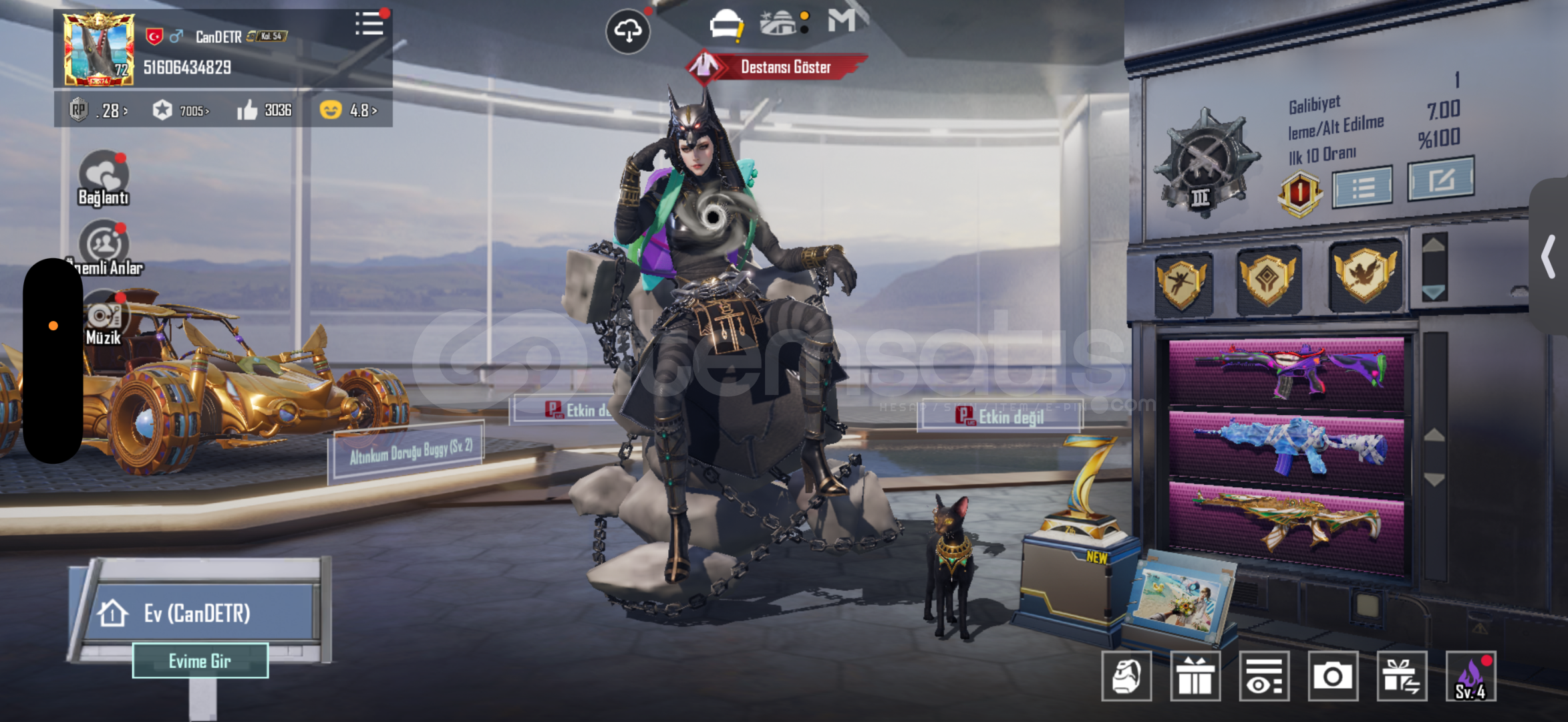This screenshot has height=722, width=1568.
Task: Open the edit pencil button on stats panel
Action: [x=1440, y=179]
